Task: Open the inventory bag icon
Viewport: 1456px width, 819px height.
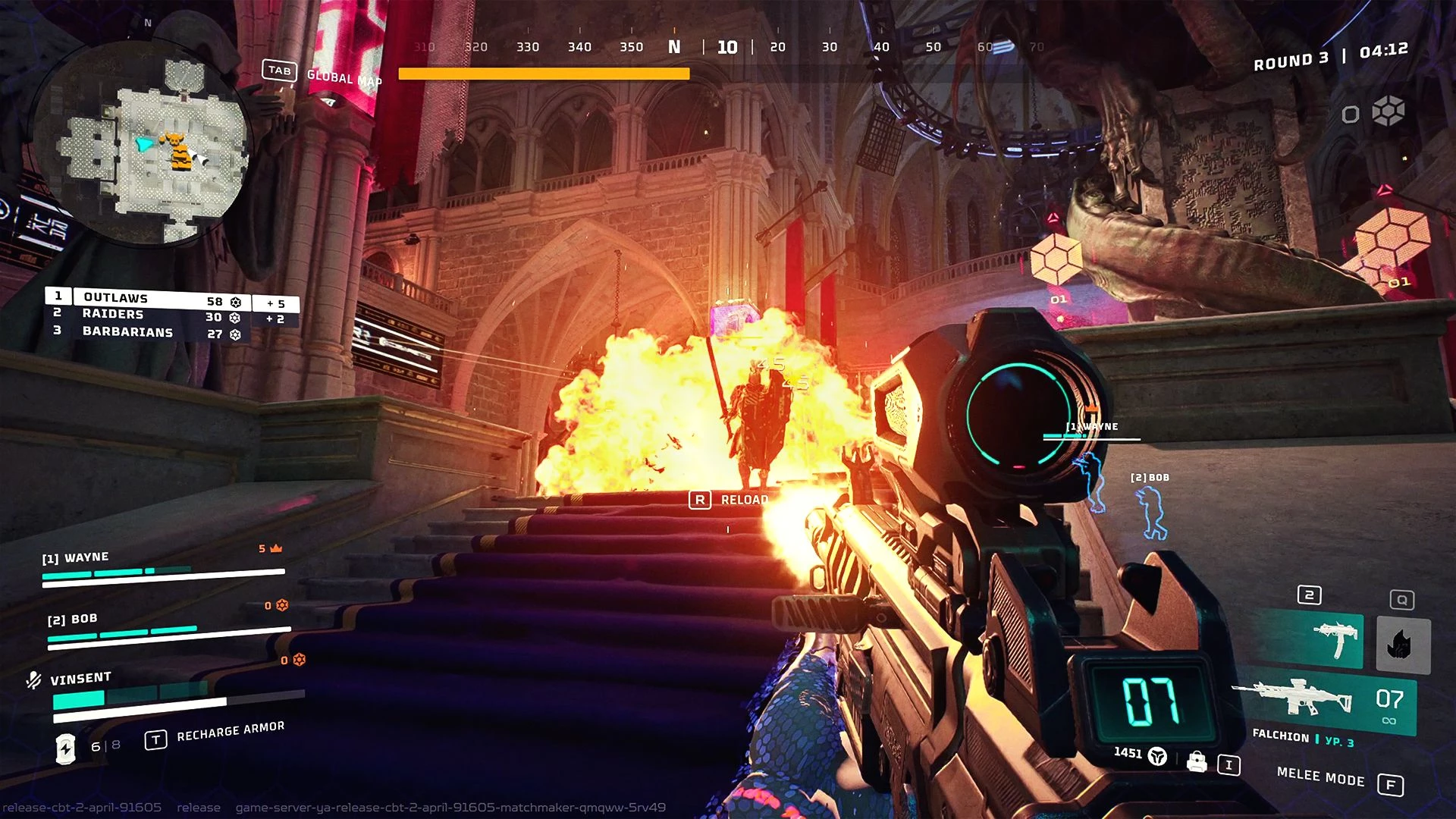Action: coord(1197,761)
